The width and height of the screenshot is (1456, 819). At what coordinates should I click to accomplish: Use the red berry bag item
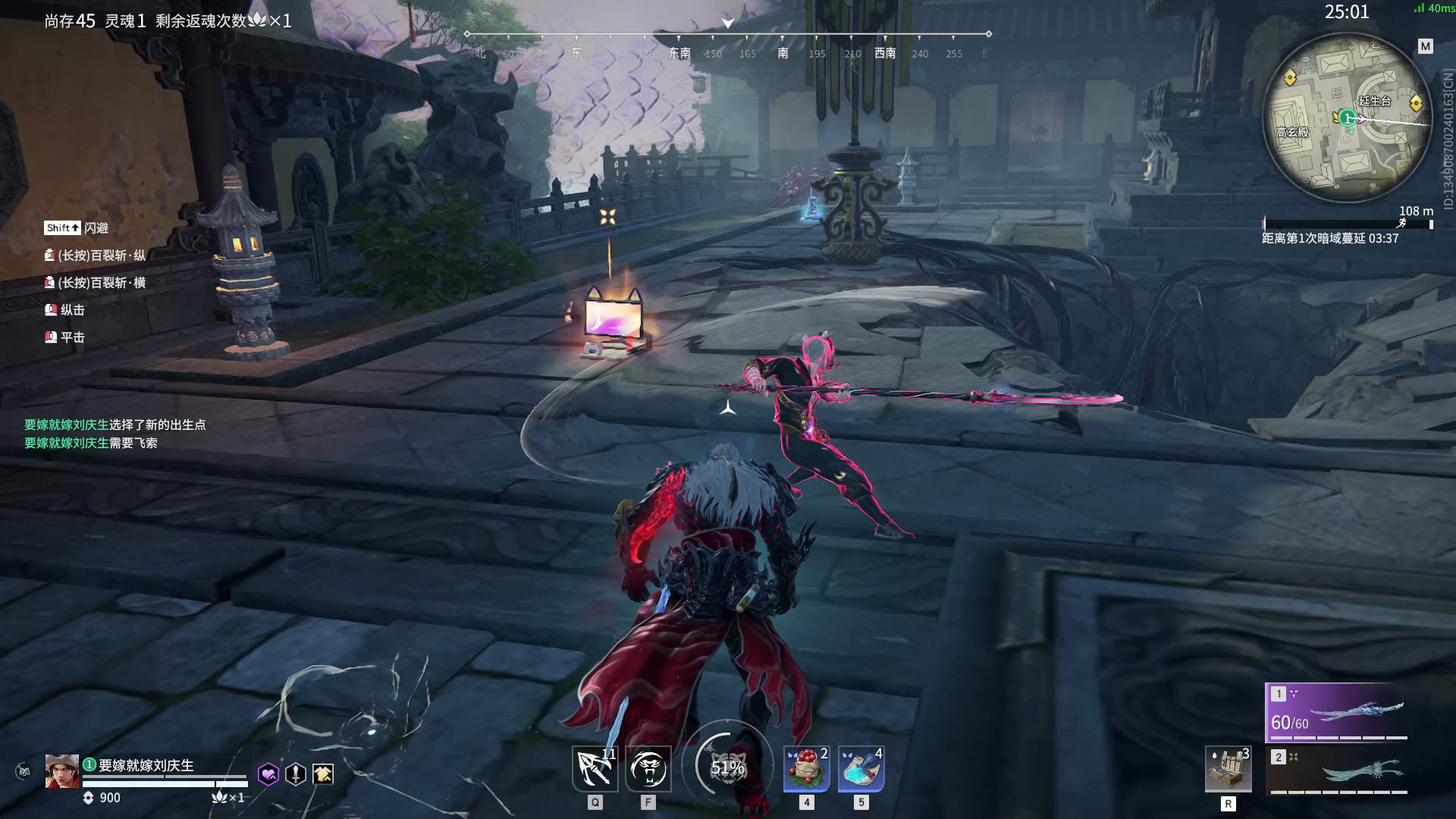click(806, 768)
